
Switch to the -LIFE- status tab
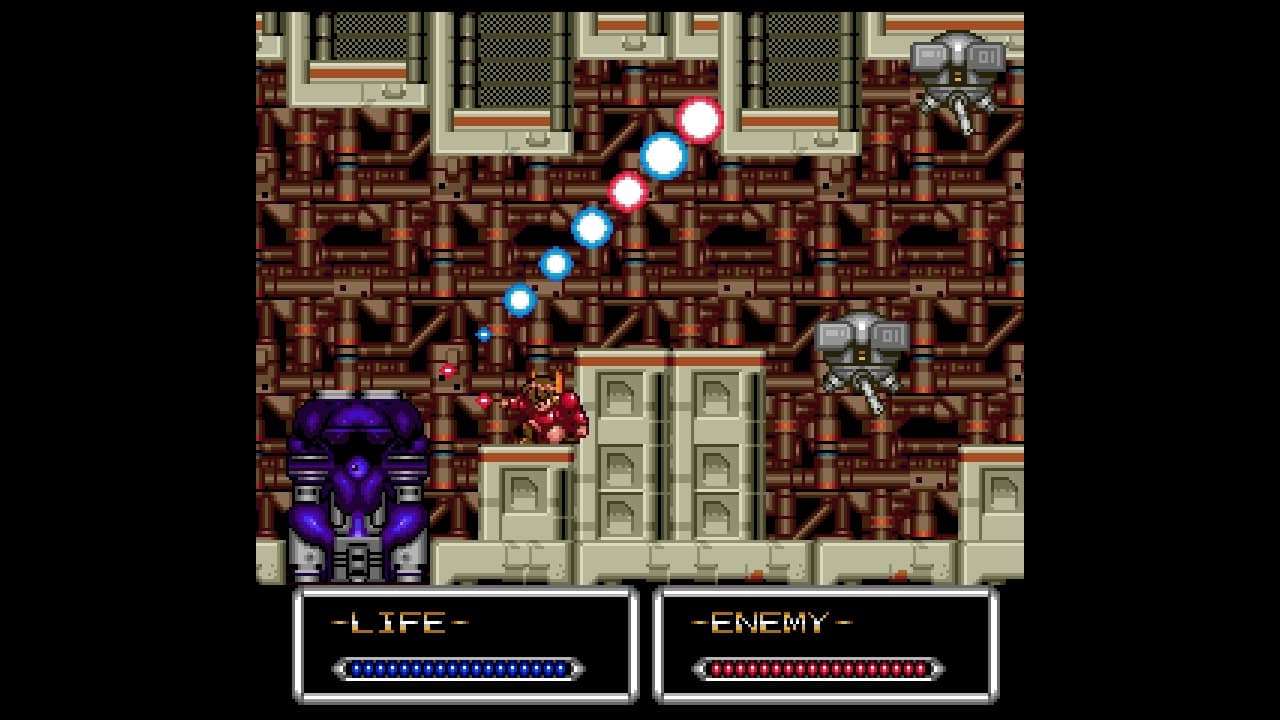point(400,621)
